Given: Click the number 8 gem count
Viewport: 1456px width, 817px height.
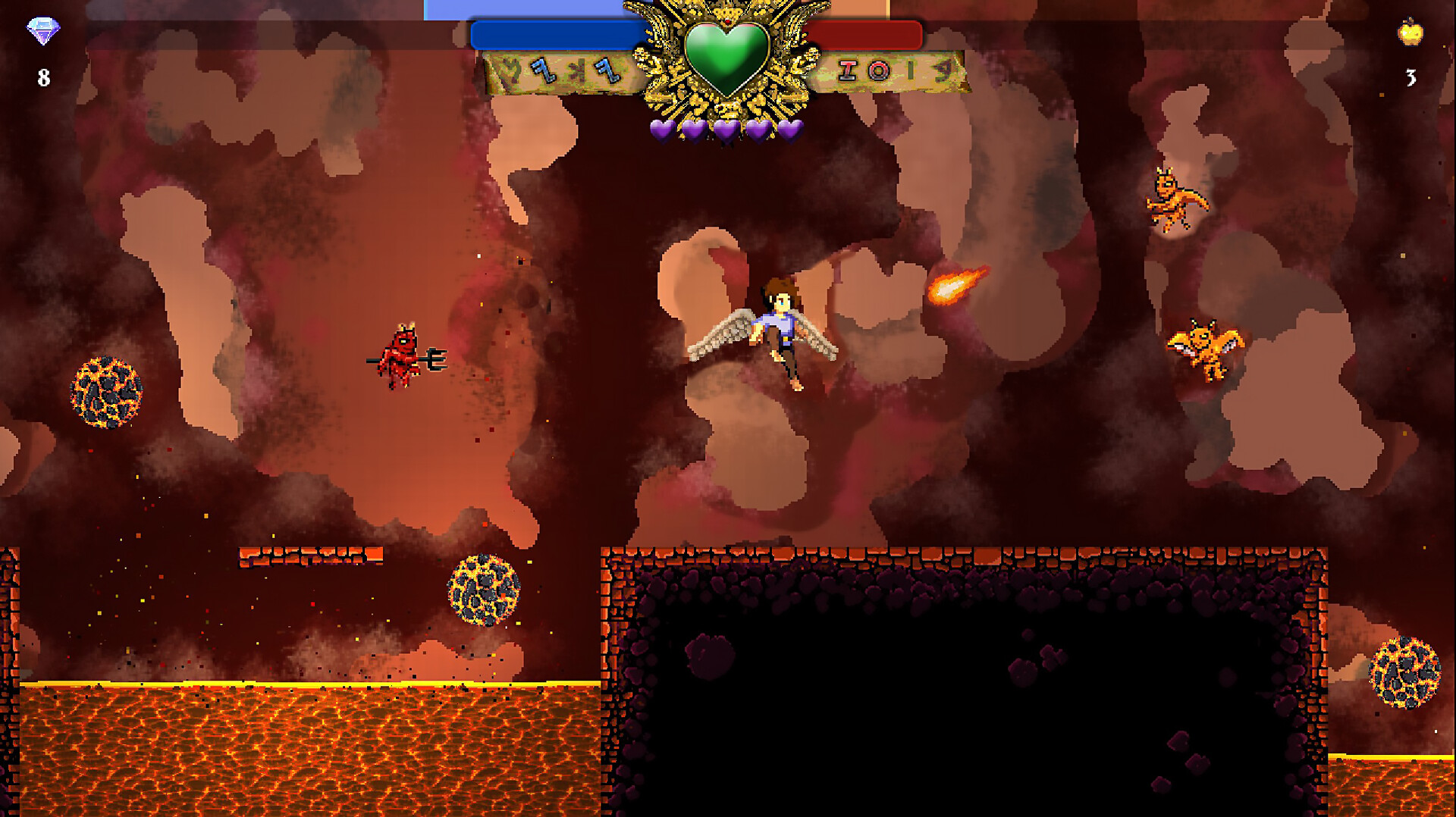Looking at the screenshot, I should point(43,75).
